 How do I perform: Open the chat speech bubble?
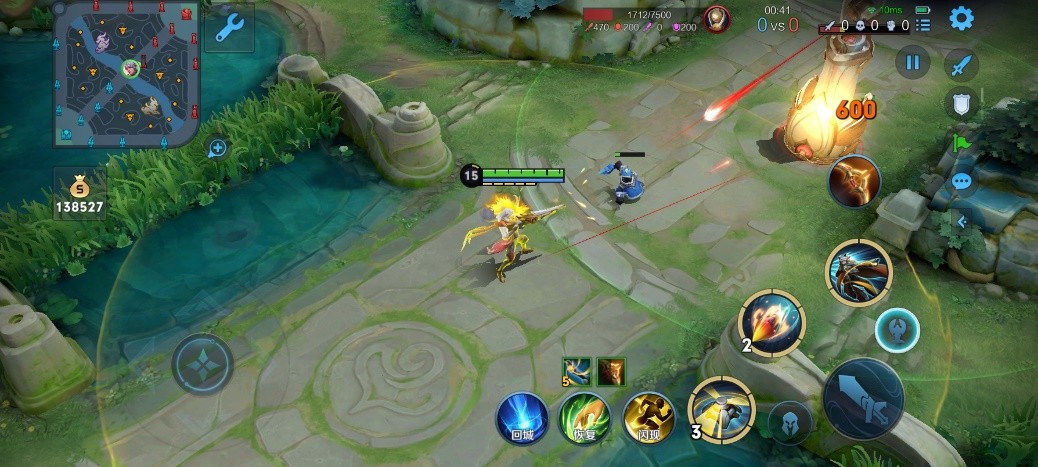[x=961, y=182]
